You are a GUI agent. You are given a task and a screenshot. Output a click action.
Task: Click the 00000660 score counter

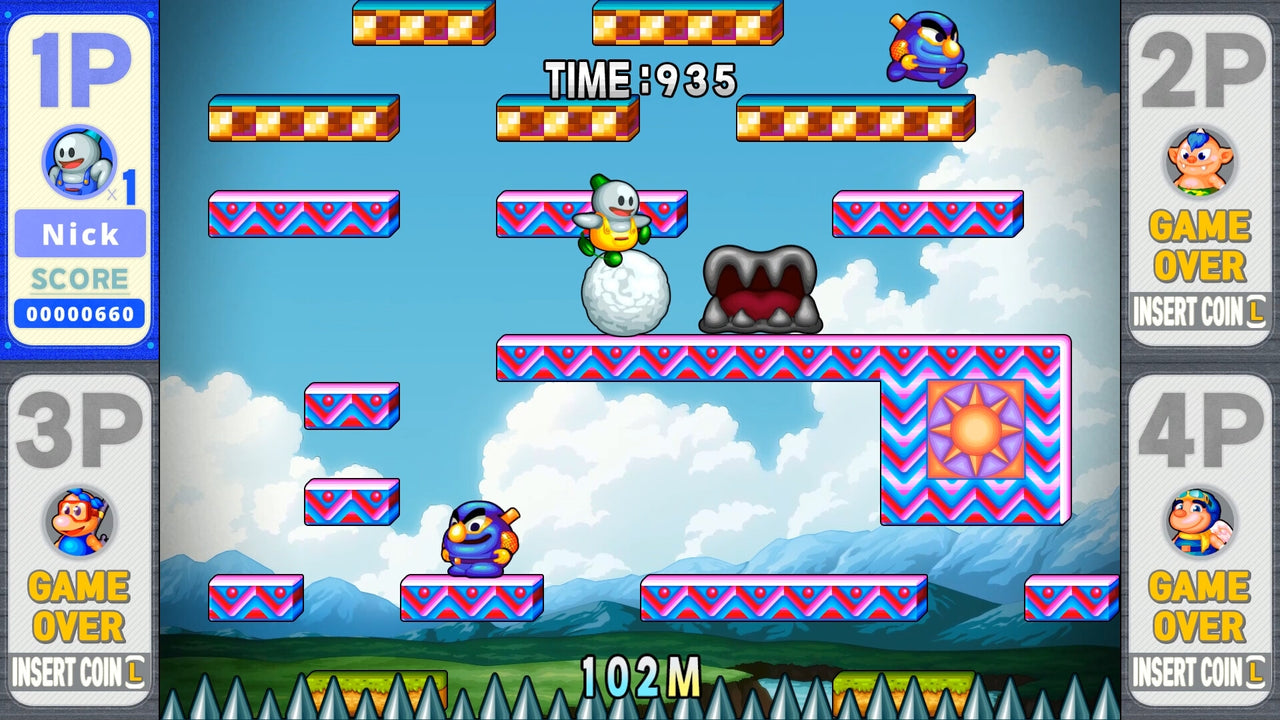click(x=79, y=311)
